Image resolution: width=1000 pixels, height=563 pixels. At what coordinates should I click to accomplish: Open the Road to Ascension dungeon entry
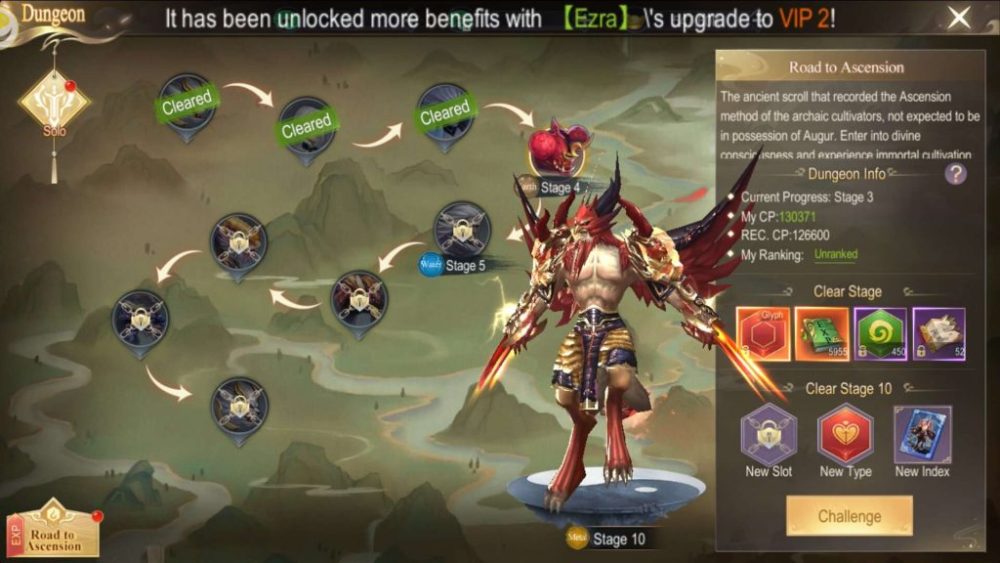[x=57, y=530]
